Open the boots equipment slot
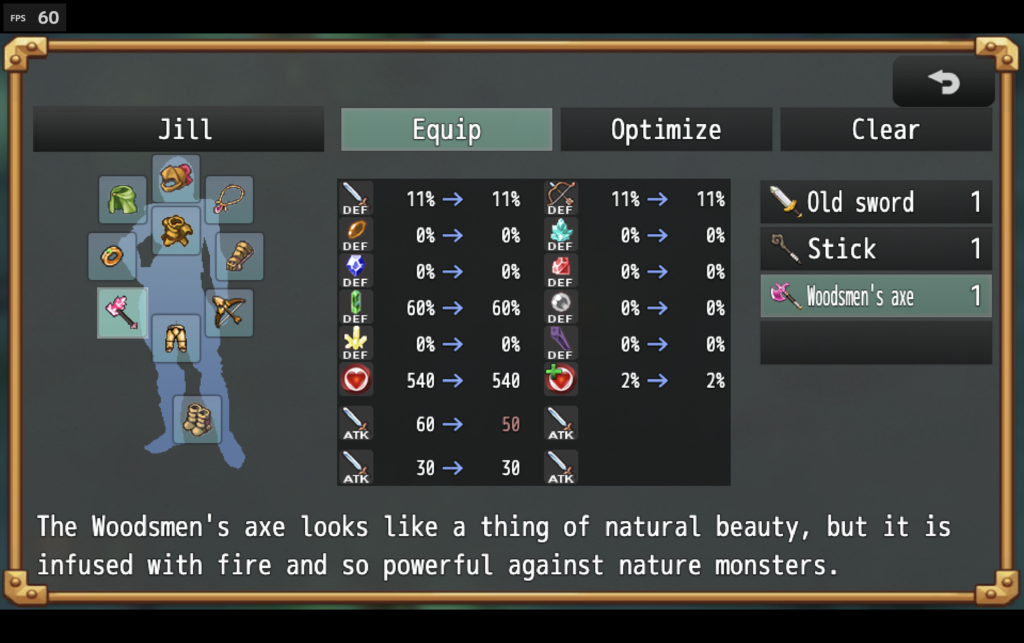 click(197, 419)
